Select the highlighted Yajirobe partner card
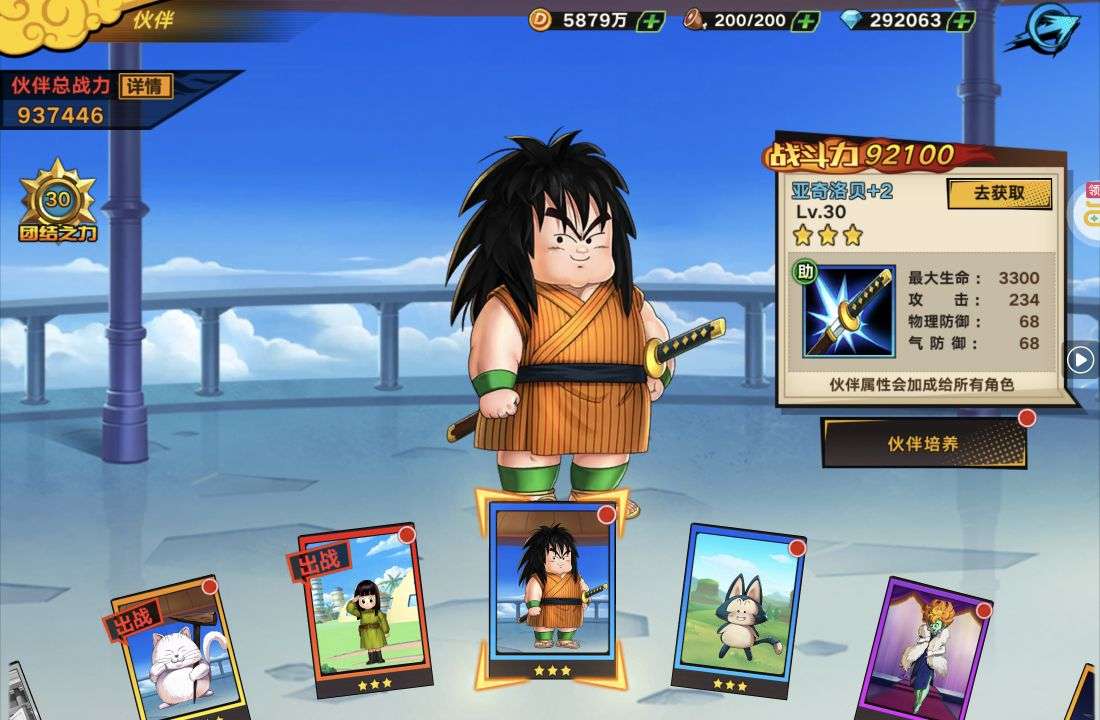The width and height of the screenshot is (1100, 720). [x=552, y=584]
